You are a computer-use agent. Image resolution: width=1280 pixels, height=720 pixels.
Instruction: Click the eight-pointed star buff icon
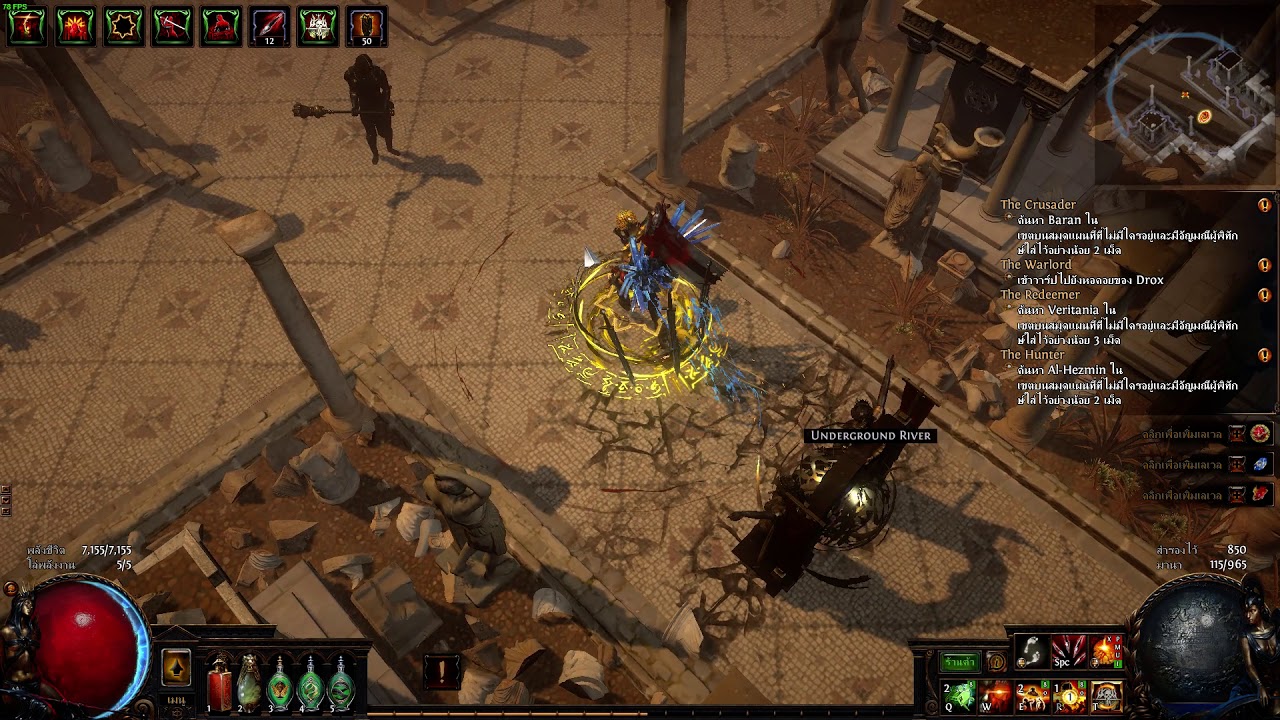pyautogui.click(x=124, y=27)
